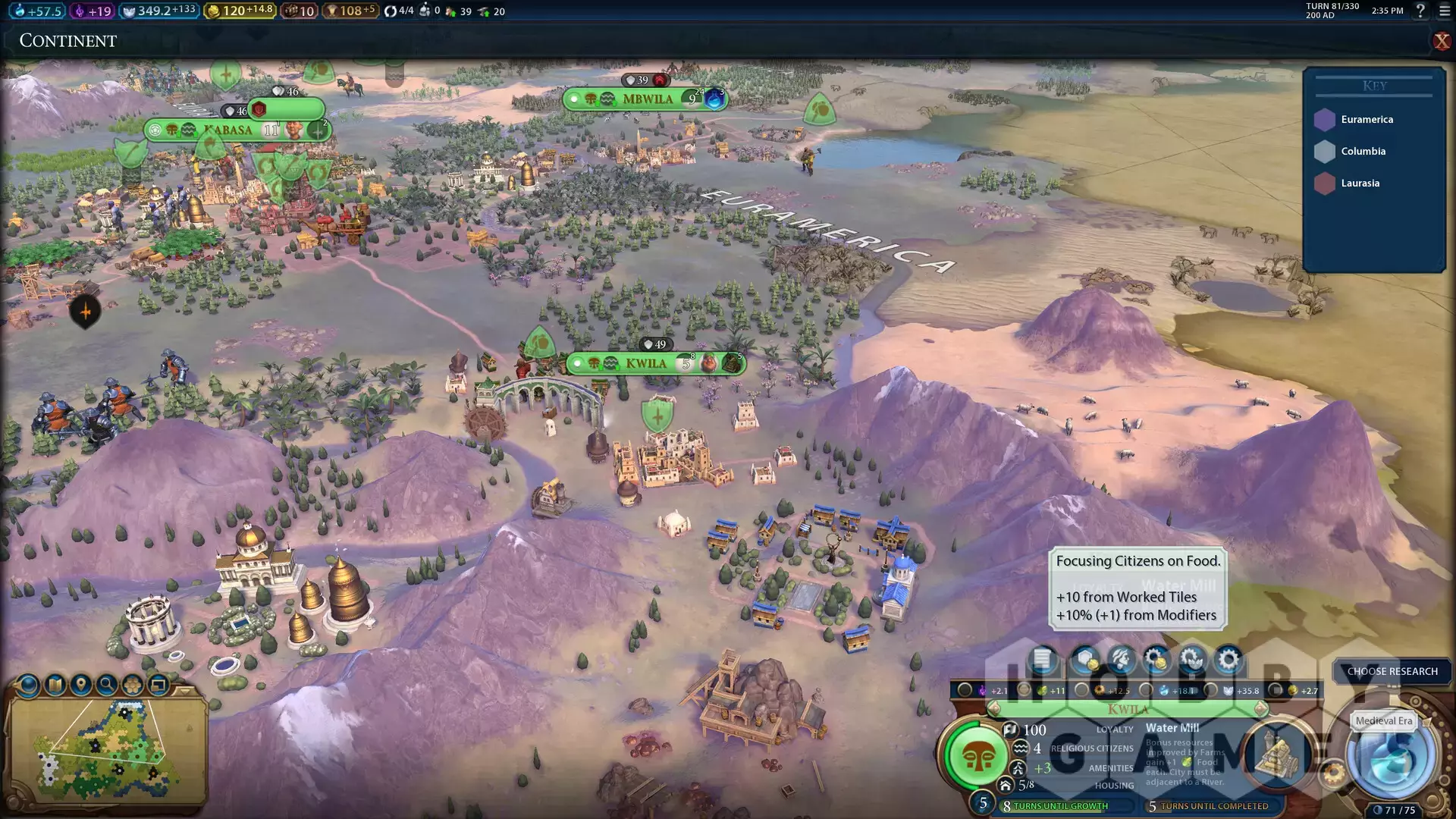
Task: Close the Continent lens panel
Action: coord(1441,41)
